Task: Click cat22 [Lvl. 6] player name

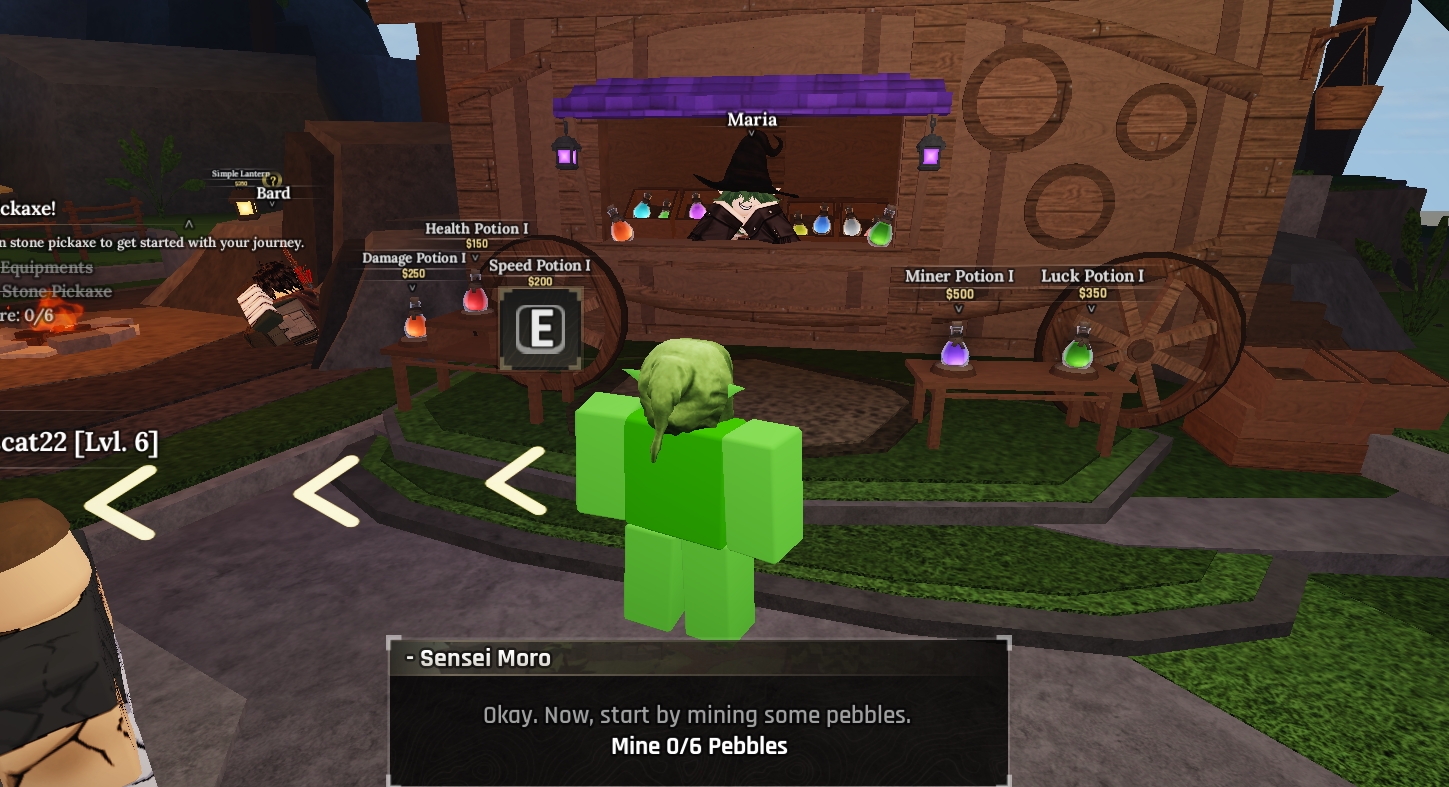Action: point(80,444)
